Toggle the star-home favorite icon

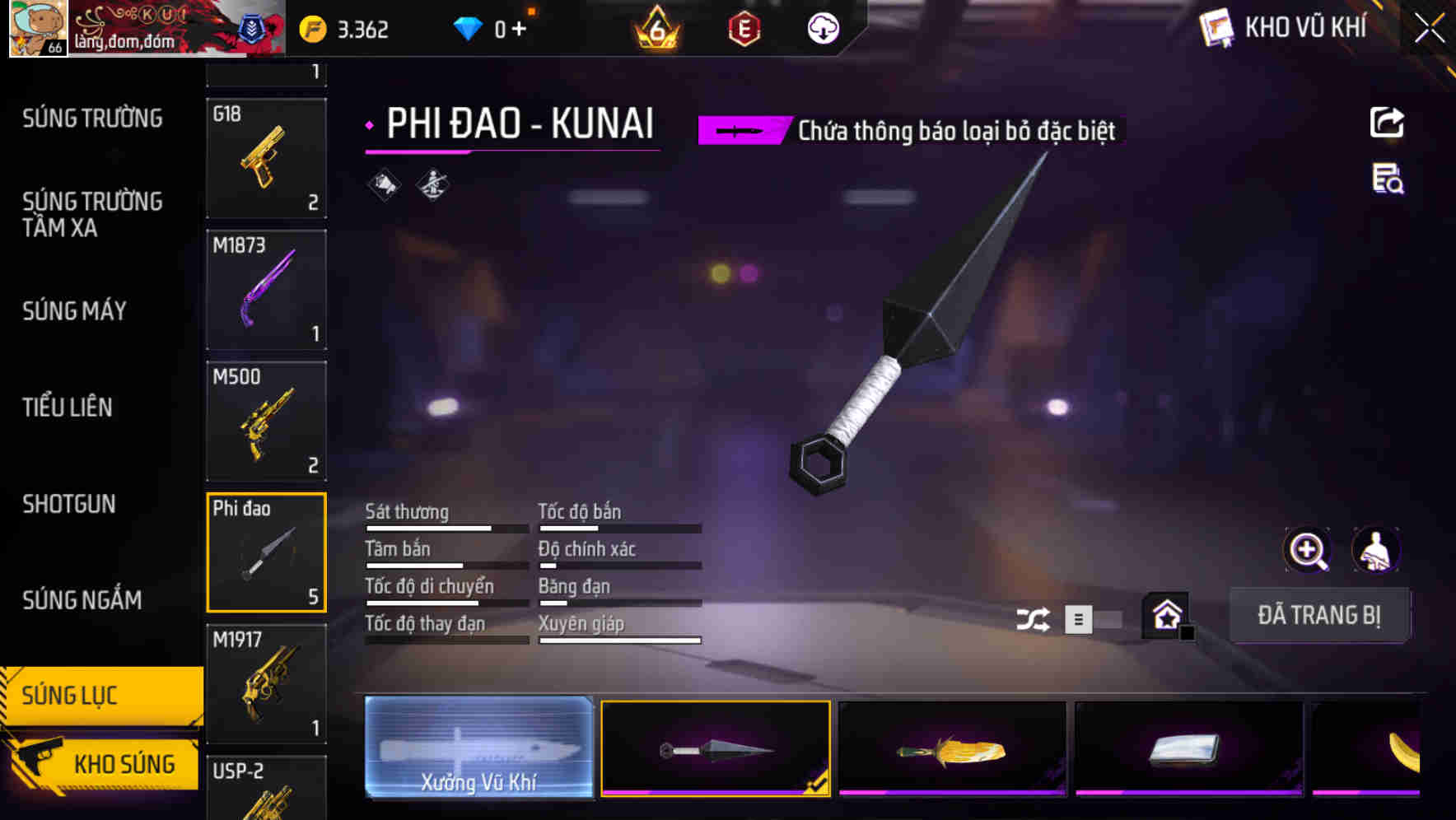pos(1165,616)
